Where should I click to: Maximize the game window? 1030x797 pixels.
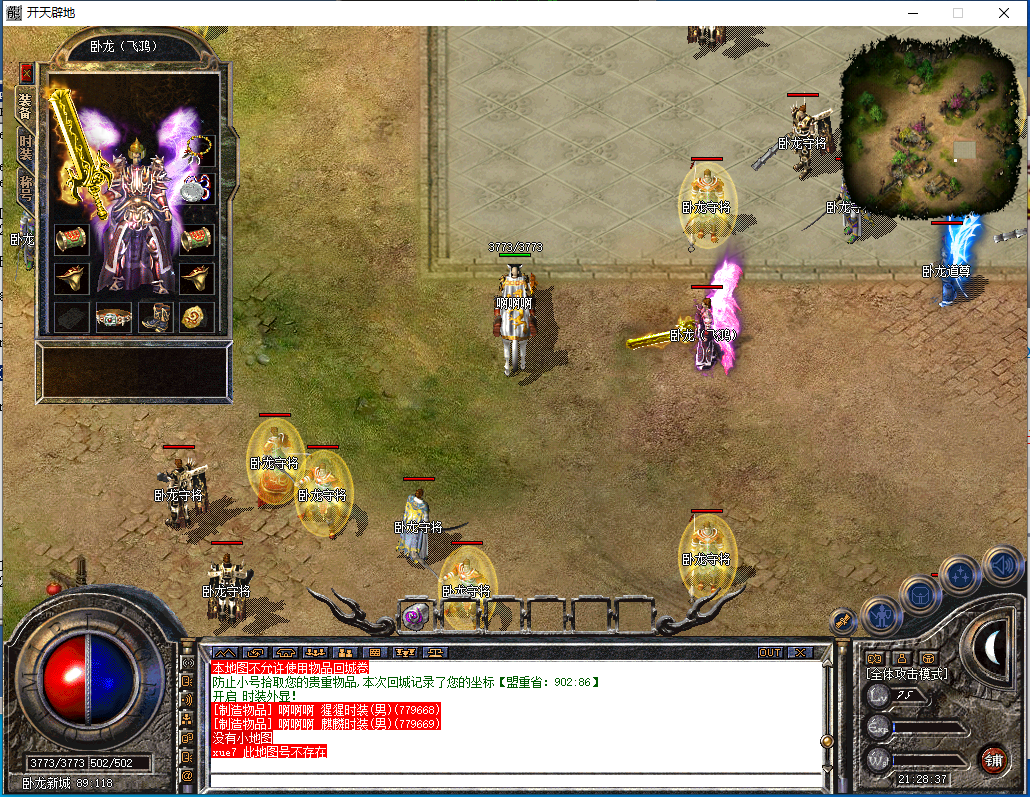point(957,13)
